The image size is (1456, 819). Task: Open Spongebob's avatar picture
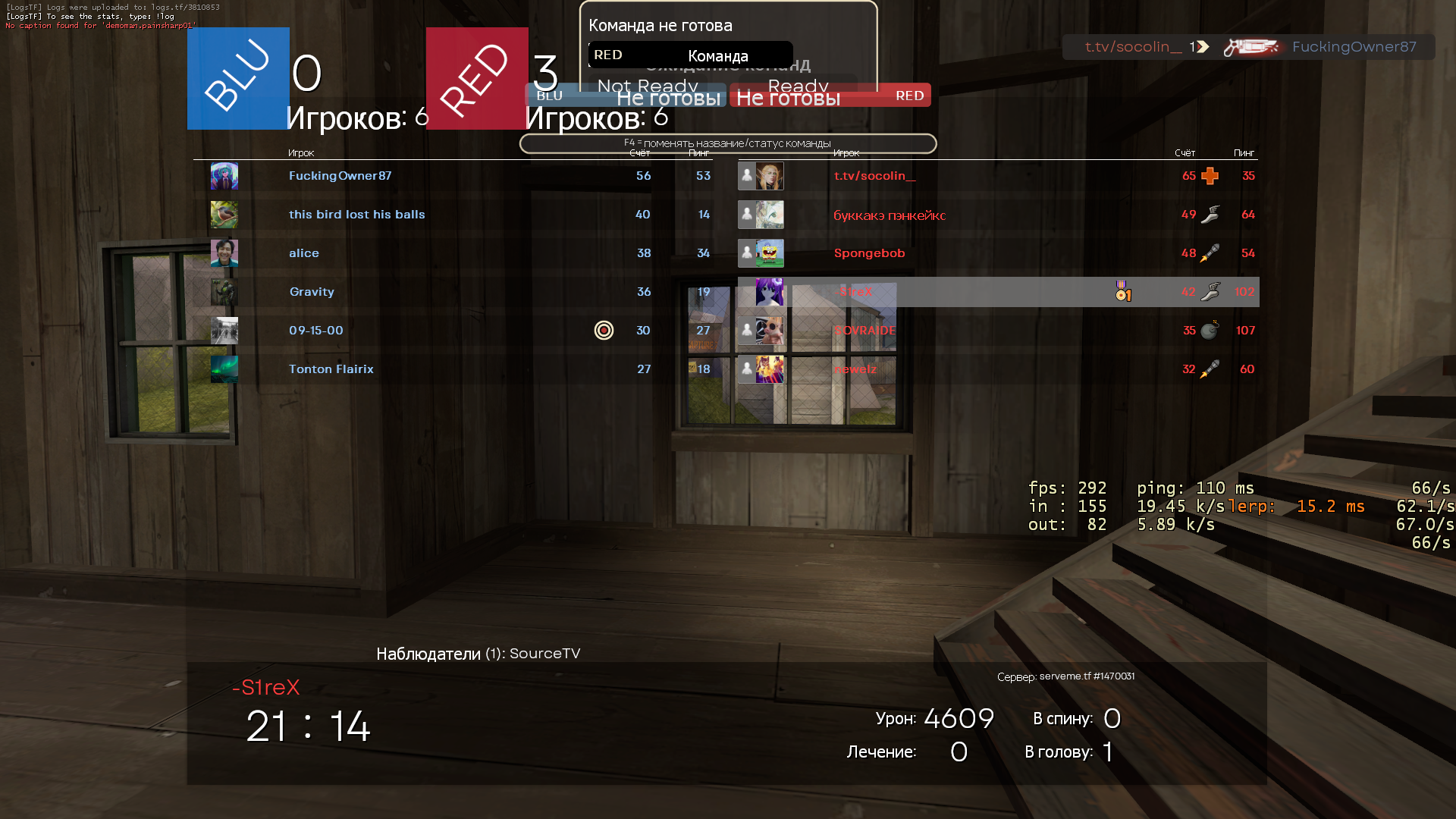(770, 253)
